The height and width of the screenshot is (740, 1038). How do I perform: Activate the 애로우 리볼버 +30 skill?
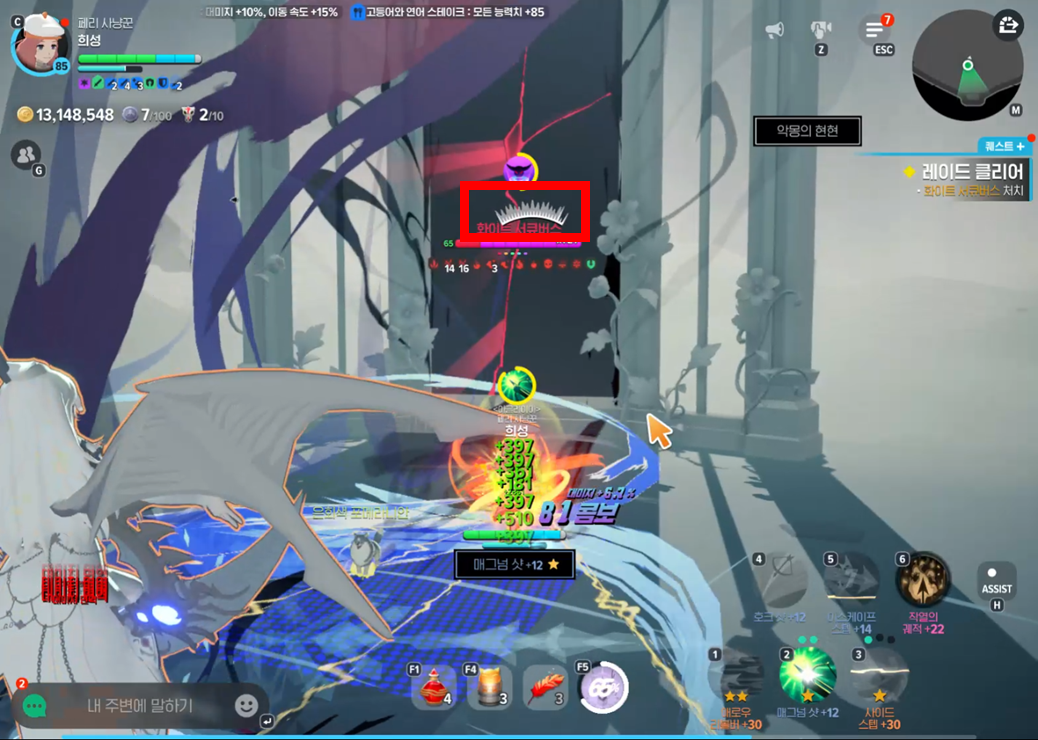point(737,675)
